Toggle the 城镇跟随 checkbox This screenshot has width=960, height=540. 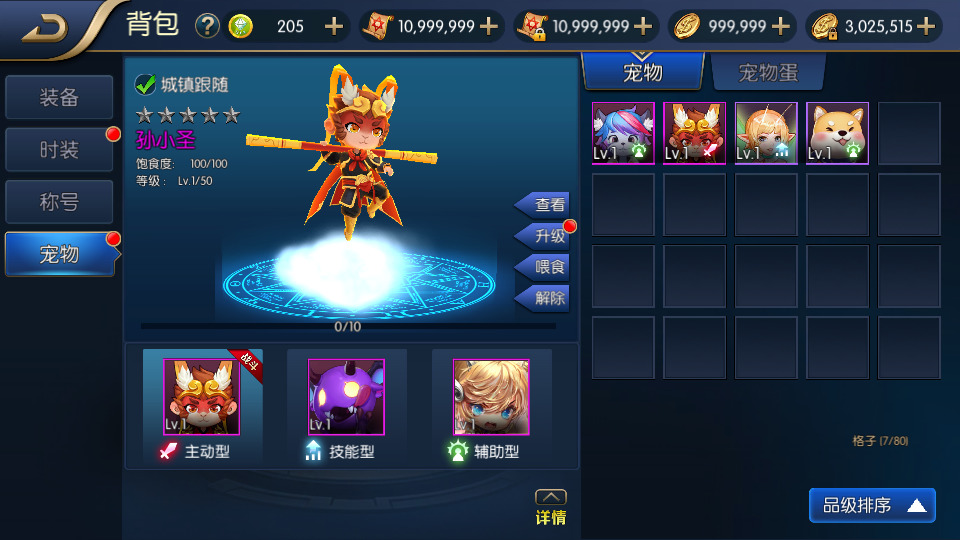point(145,85)
